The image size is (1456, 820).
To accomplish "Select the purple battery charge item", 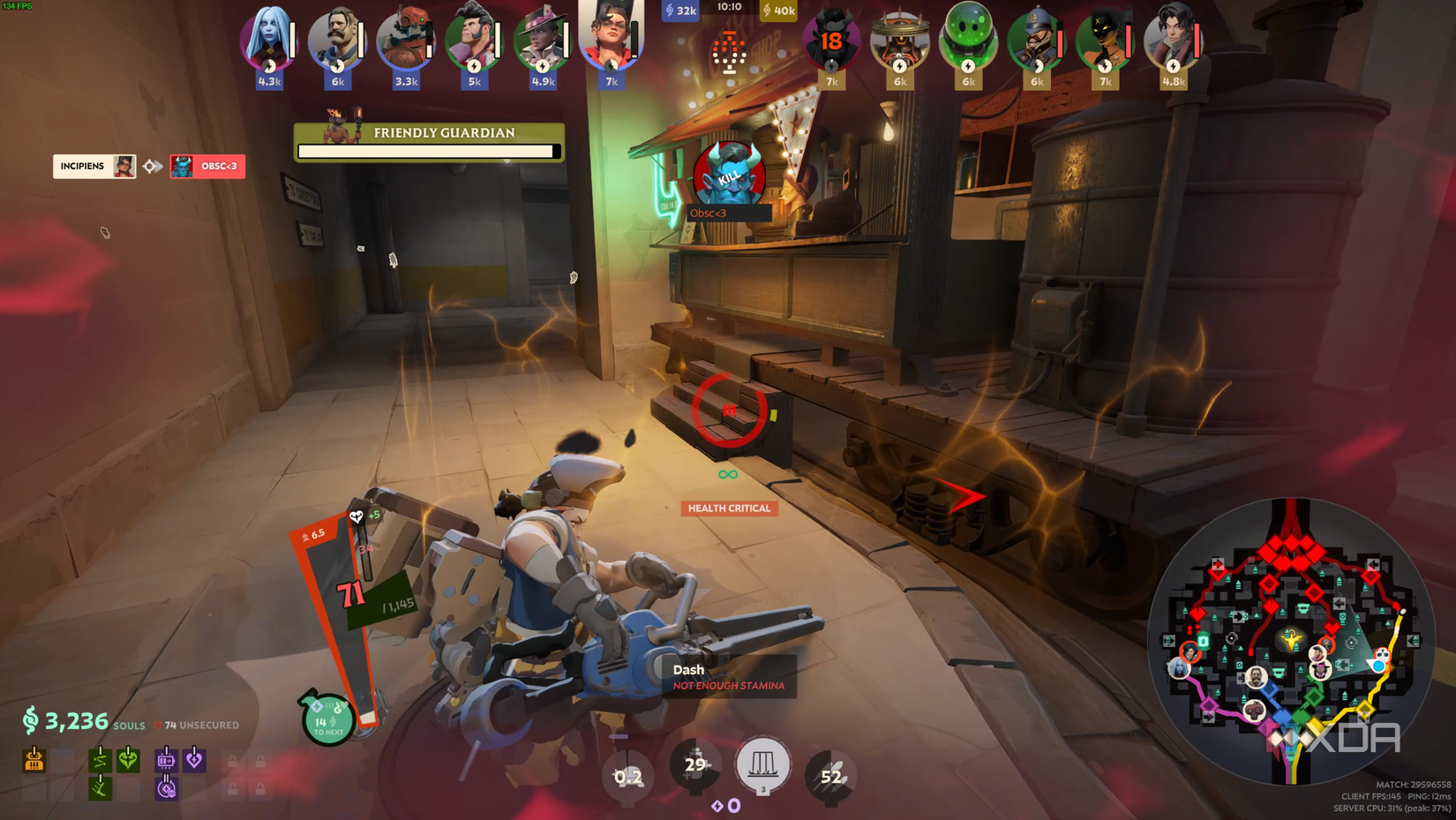I will [x=166, y=760].
